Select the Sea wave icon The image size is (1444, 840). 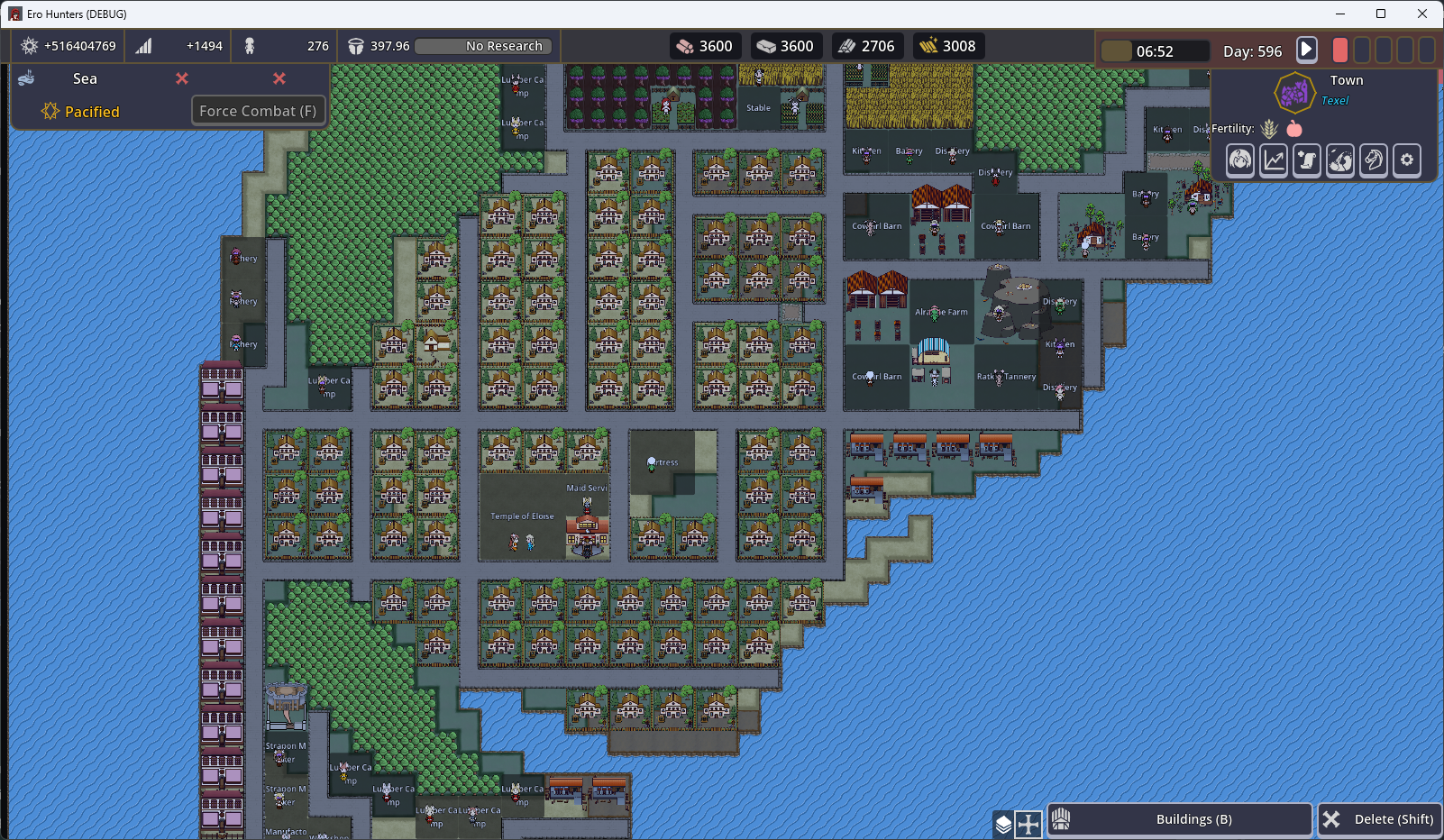(27, 78)
